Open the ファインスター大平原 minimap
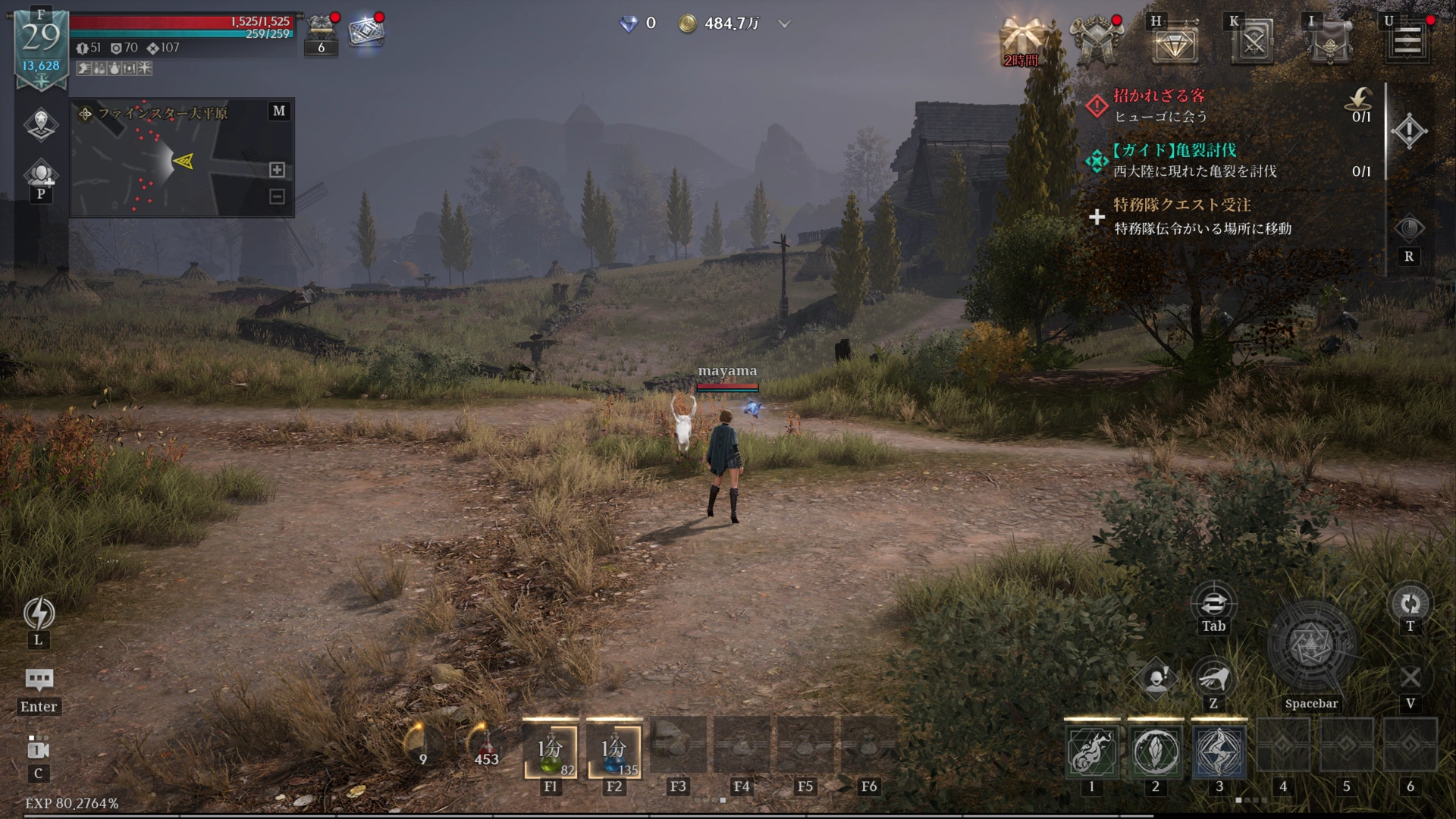 coord(182,158)
